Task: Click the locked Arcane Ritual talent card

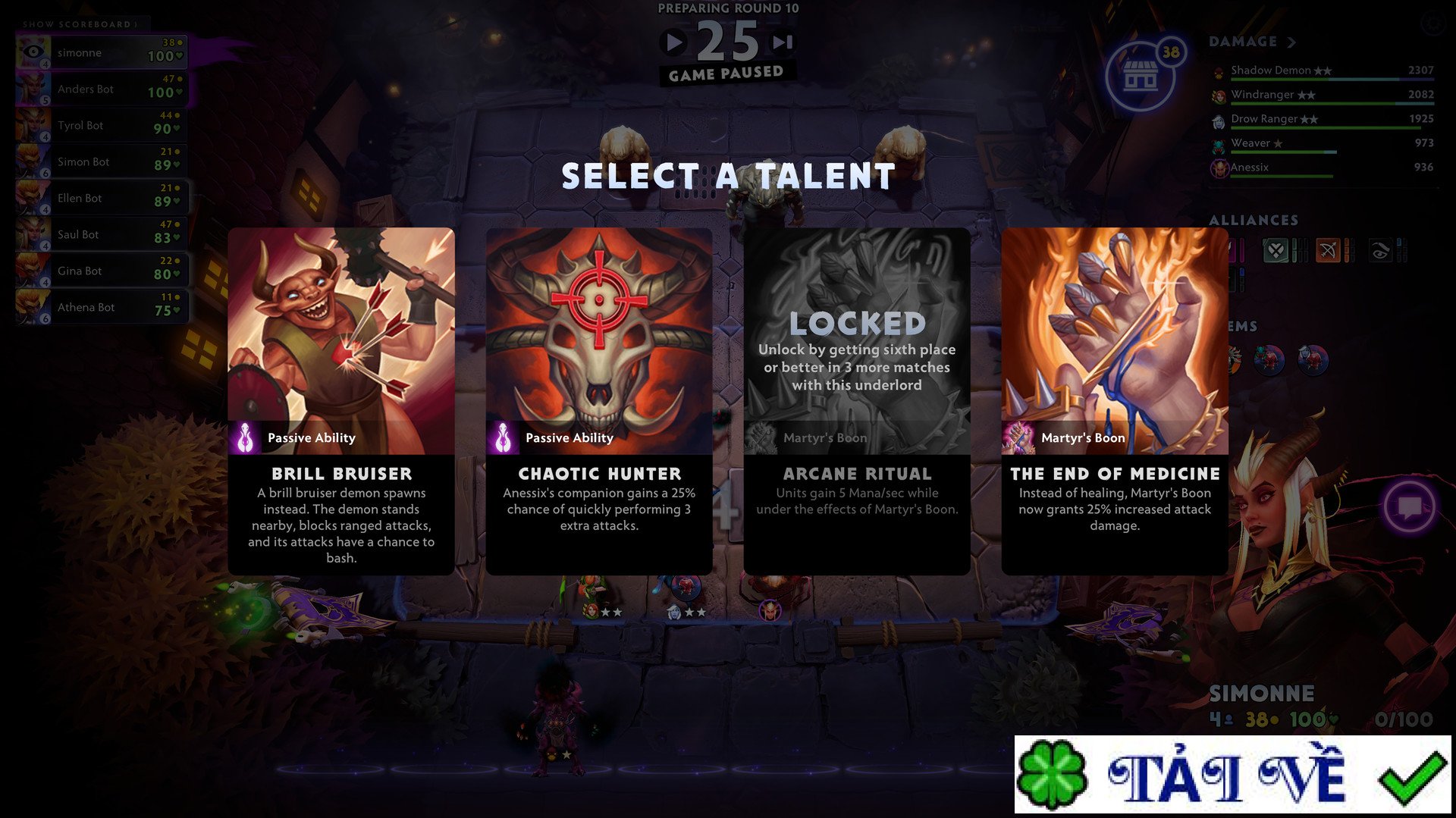Action: [857, 400]
